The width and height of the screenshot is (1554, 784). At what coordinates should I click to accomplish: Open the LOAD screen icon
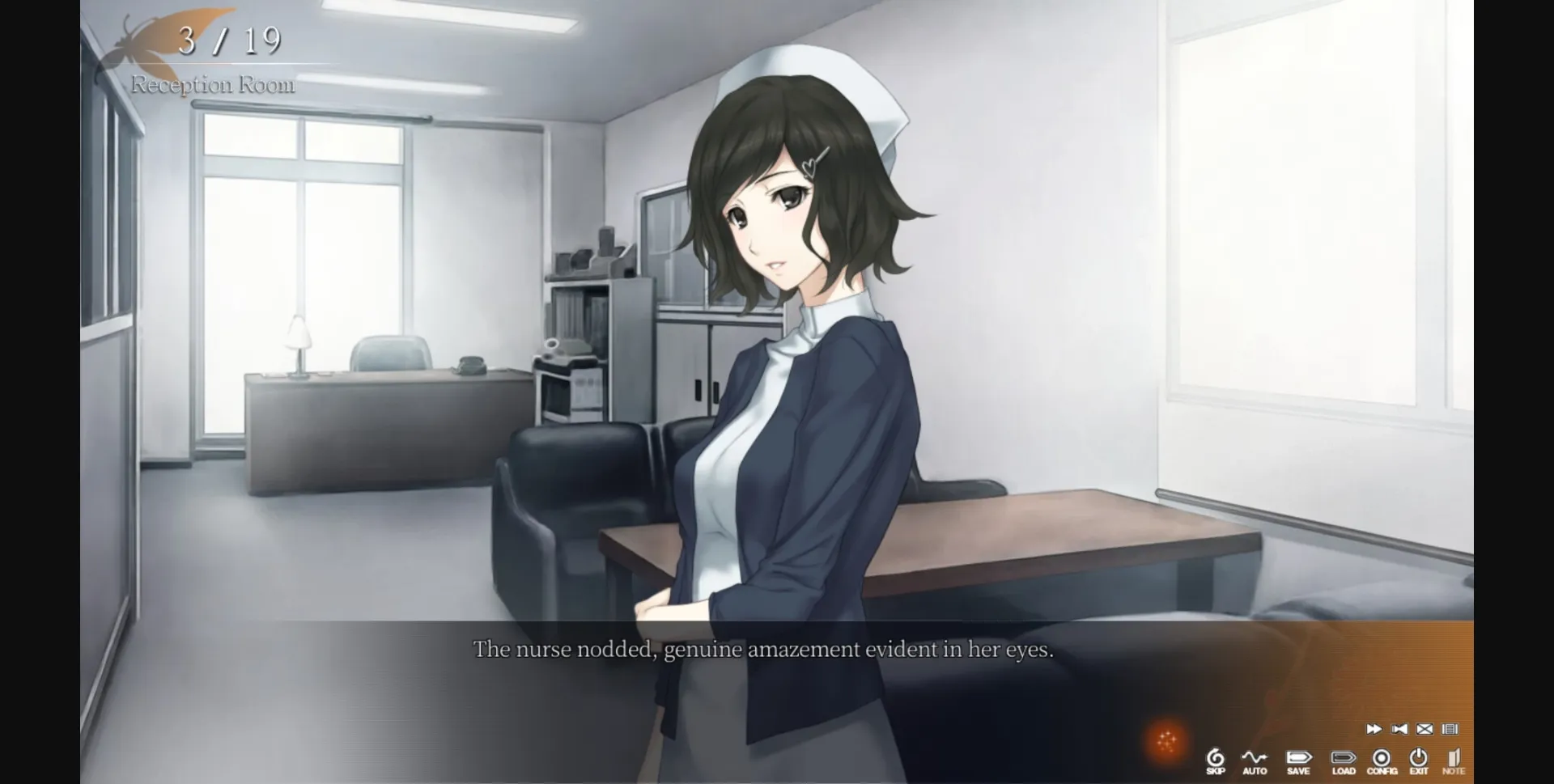(1344, 756)
